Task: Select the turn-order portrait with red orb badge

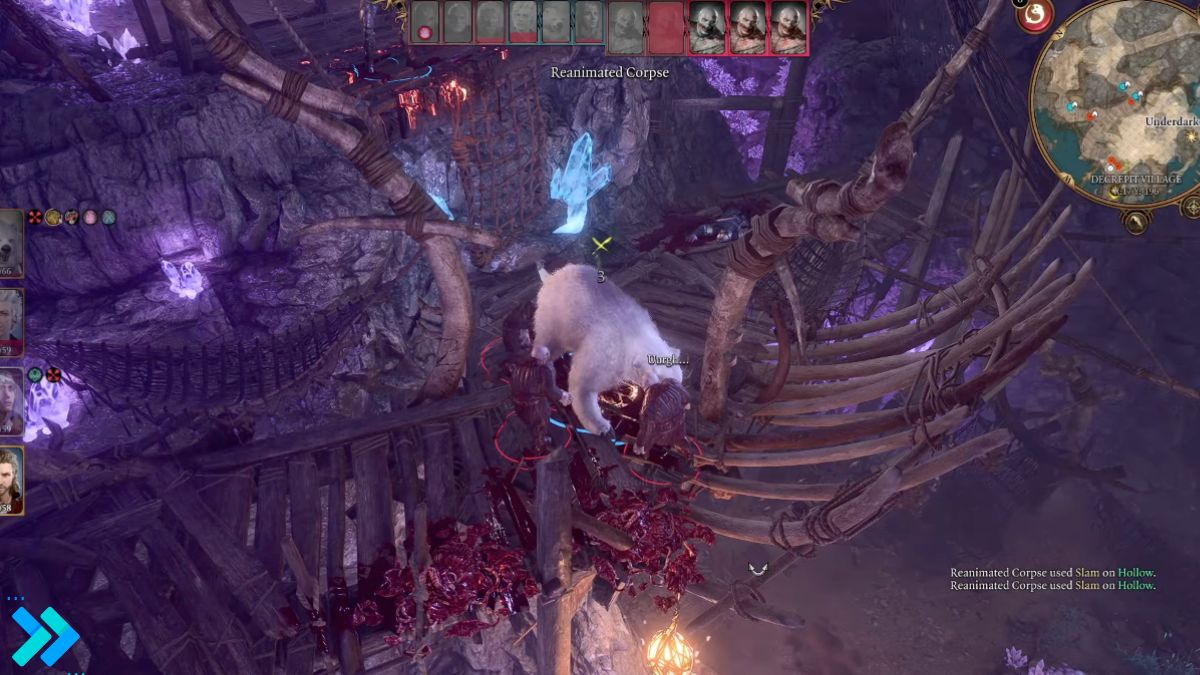Action: click(425, 22)
